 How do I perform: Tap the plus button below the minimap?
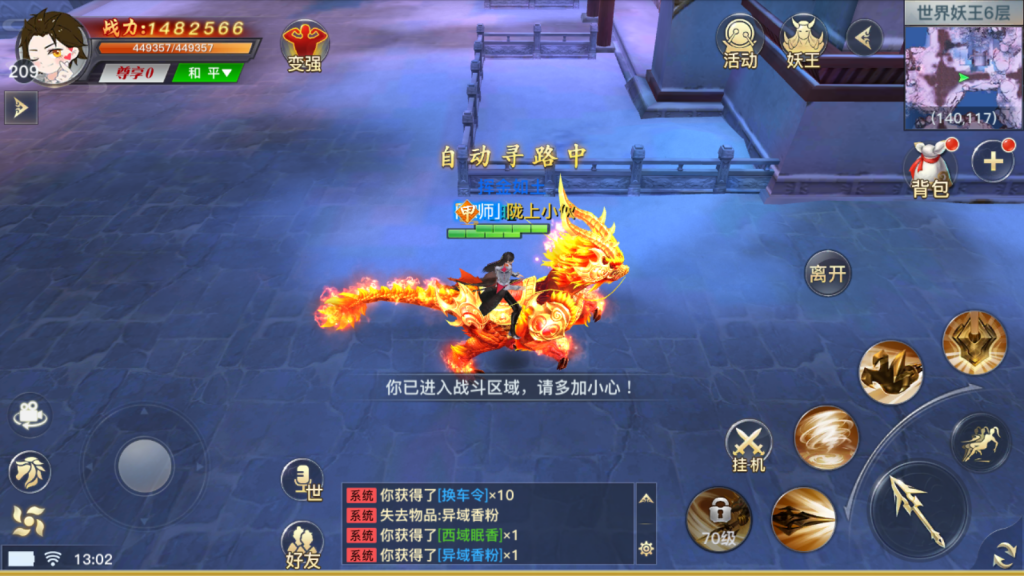click(992, 161)
